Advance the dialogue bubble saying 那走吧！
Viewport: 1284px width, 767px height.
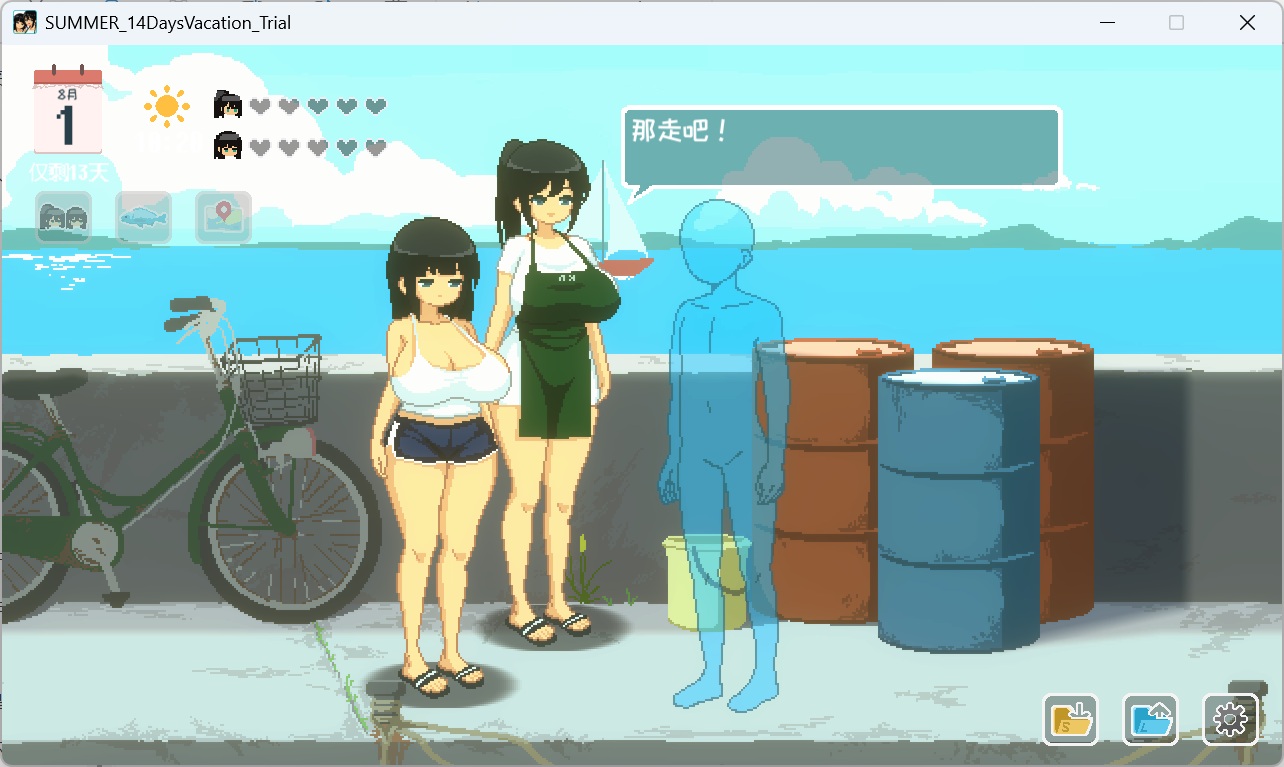(840, 145)
